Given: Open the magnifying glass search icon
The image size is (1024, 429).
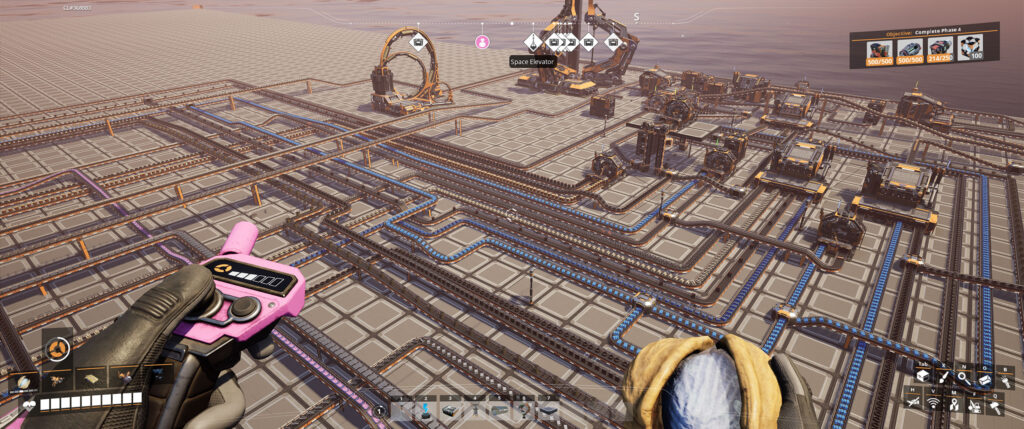Looking at the screenshot, I should pyautogui.click(x=962, y=377).
